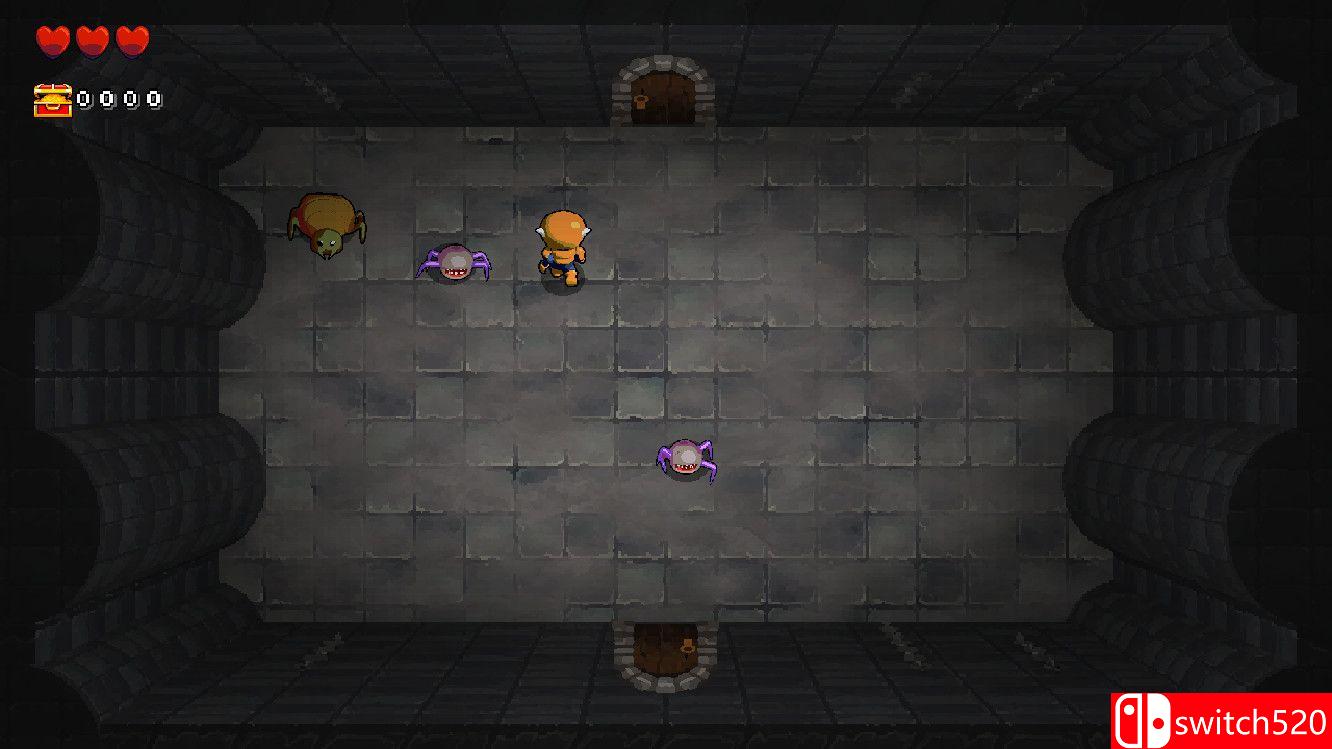Click the purple spider near the player
This screenshot has width=1332, height=749.
[453, 263]
